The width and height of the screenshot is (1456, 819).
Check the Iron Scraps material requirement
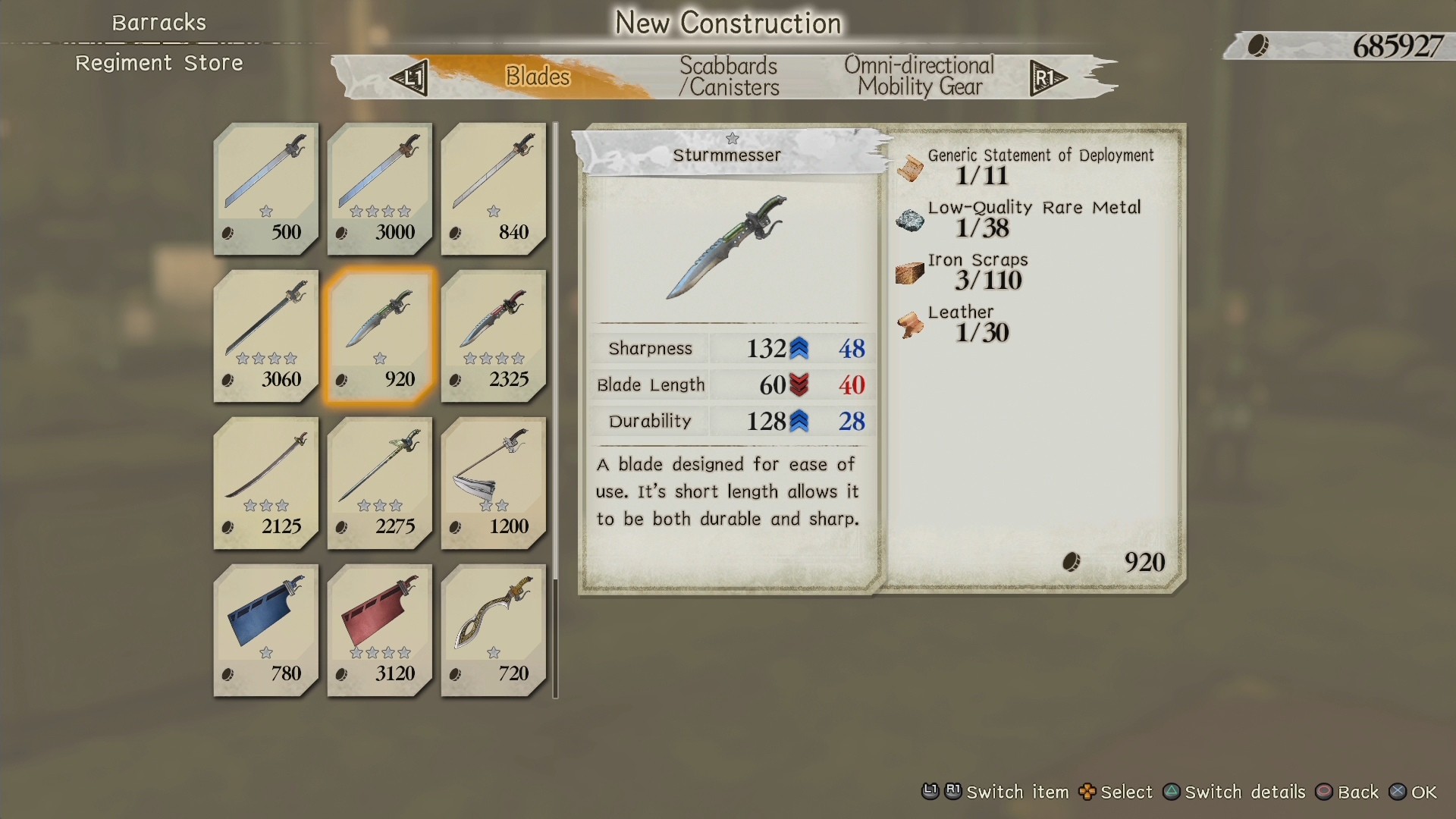point(978,271)
